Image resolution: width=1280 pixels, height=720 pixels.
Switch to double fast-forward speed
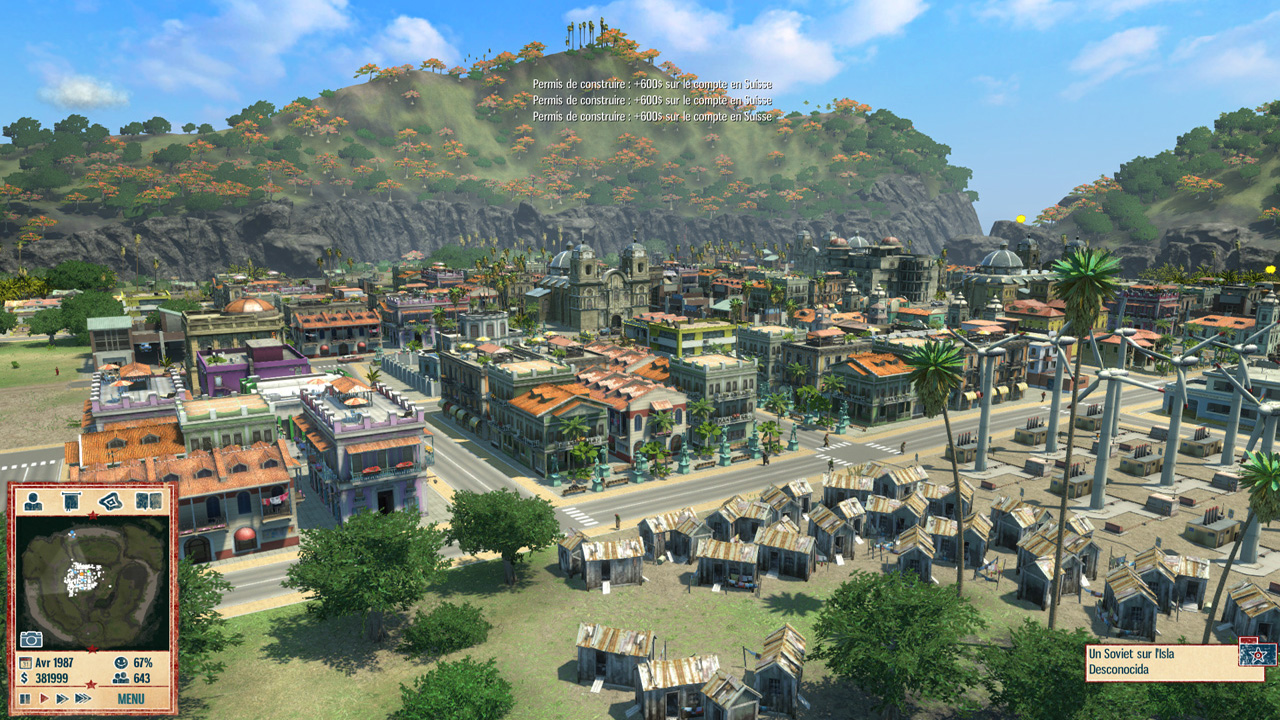pos(62,698)
